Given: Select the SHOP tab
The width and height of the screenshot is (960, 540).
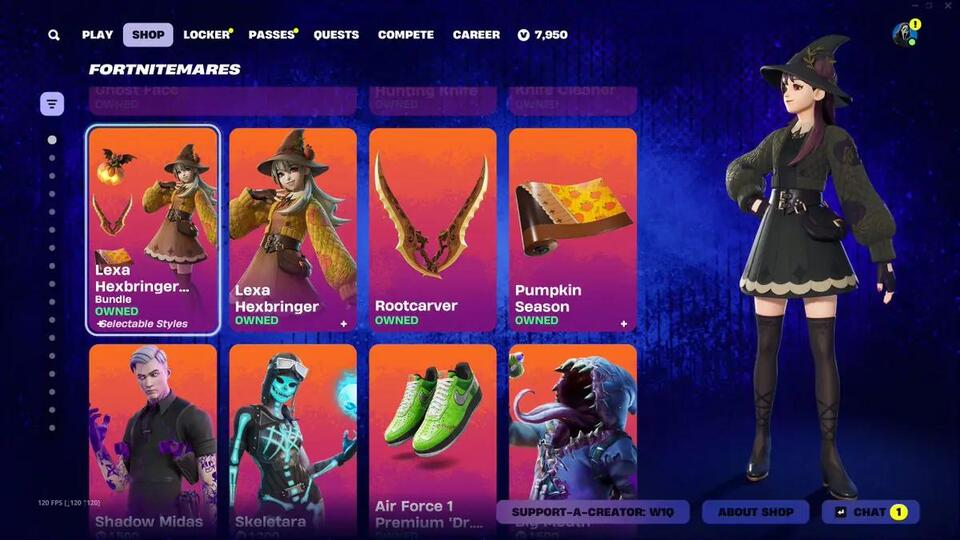Looking at the screenshot, I should click(148, 35).
